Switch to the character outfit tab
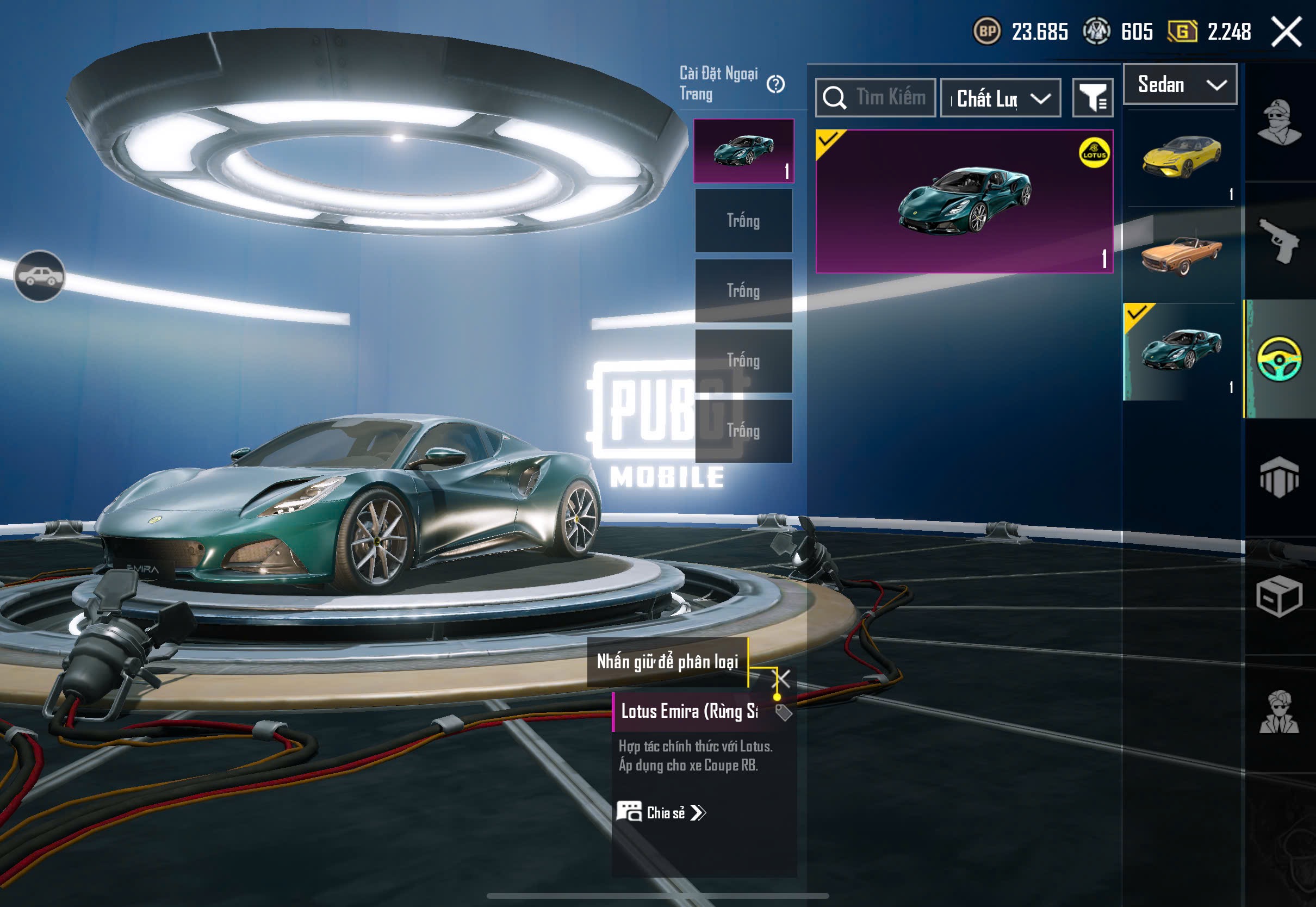1316x907 pixels. click(1280, 122)
